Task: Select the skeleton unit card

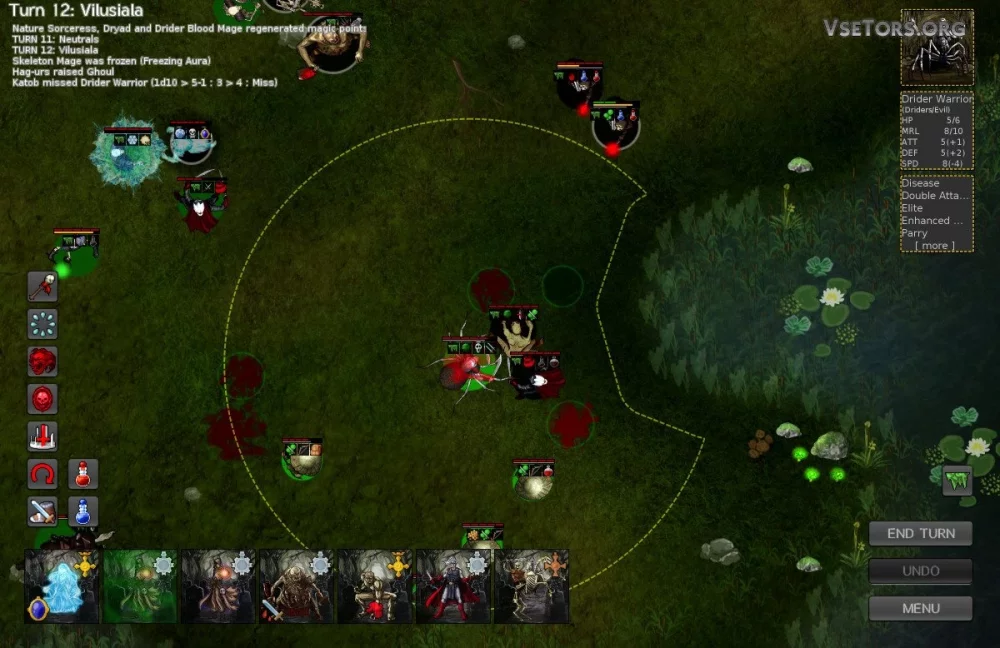Action: pos(531,587)
